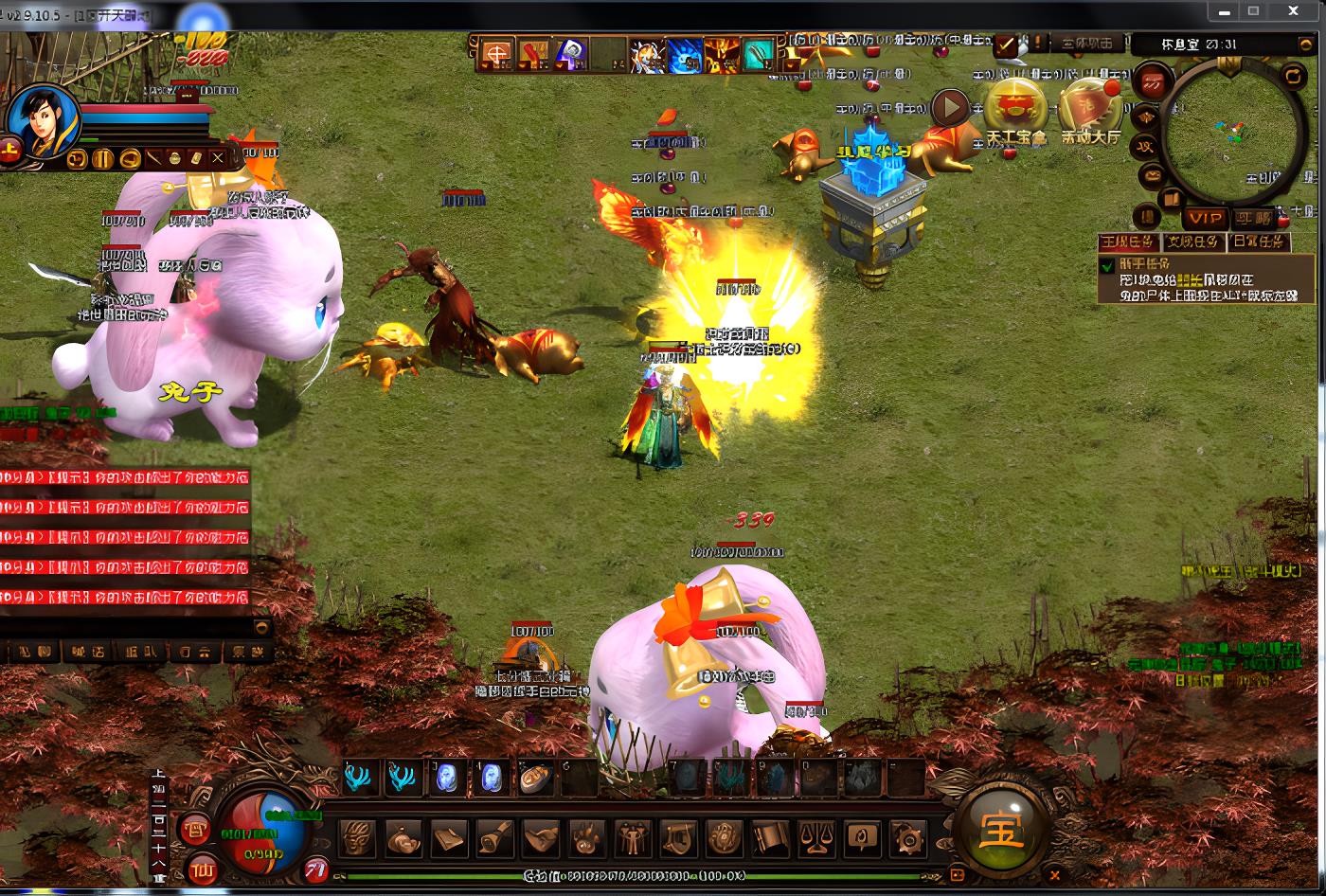Image resolution: width=1326 pixels, height=896 pixels.
Task: Switch to the 日常任务 daily quest tab
Action: pos(1259,242)
